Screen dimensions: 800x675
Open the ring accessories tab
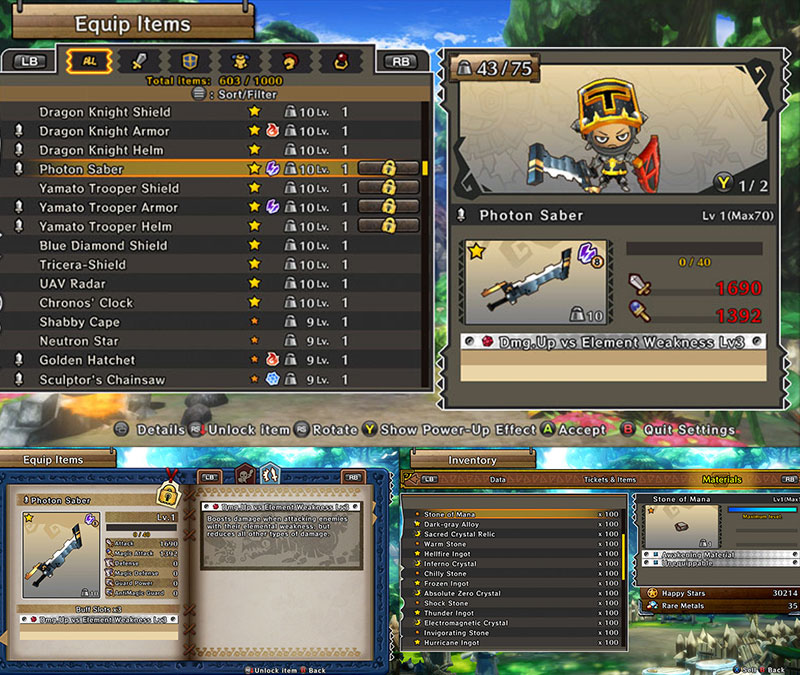click(340, 60)
